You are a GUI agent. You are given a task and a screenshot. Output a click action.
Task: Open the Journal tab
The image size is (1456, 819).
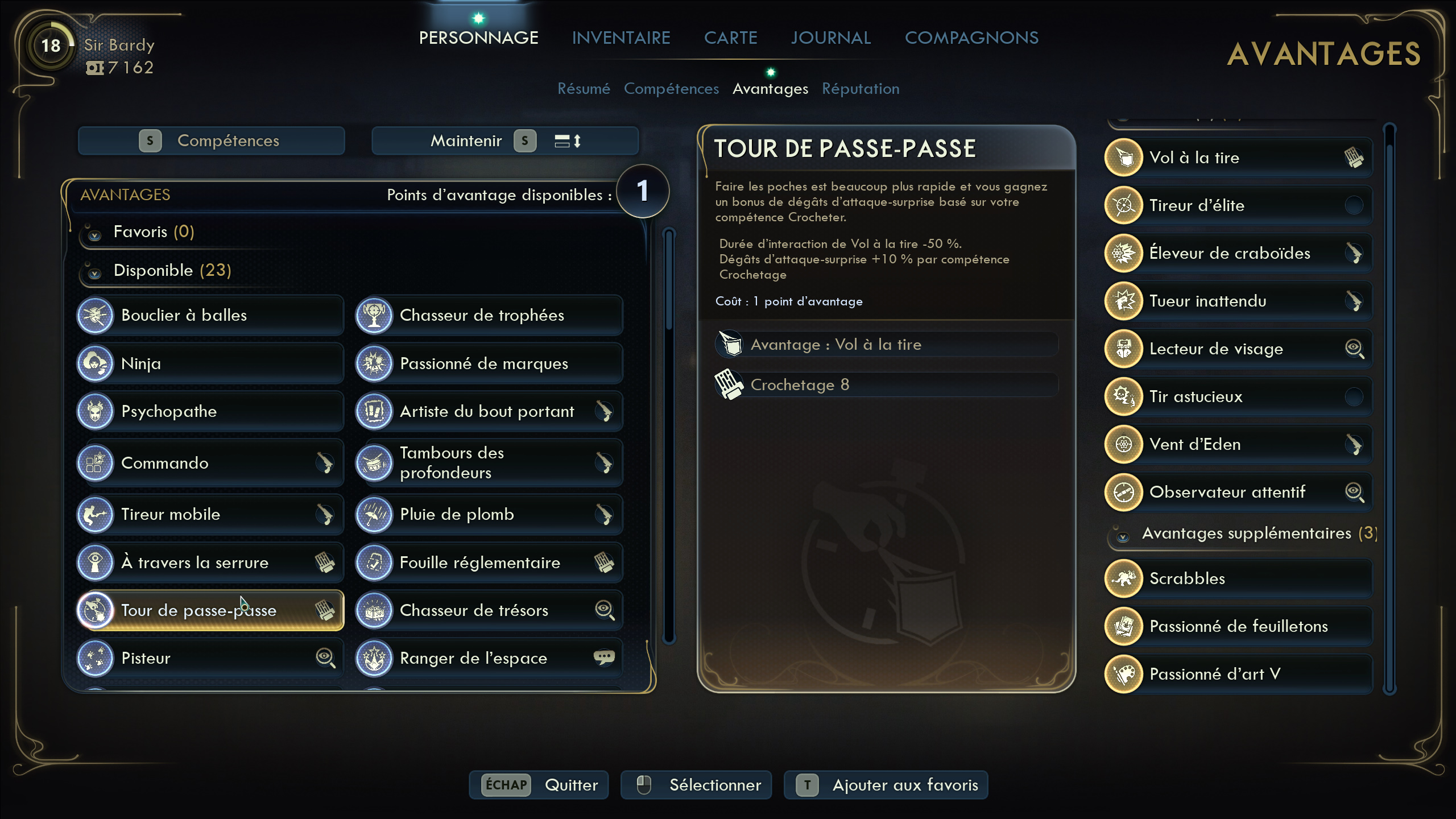click(830, 38)
